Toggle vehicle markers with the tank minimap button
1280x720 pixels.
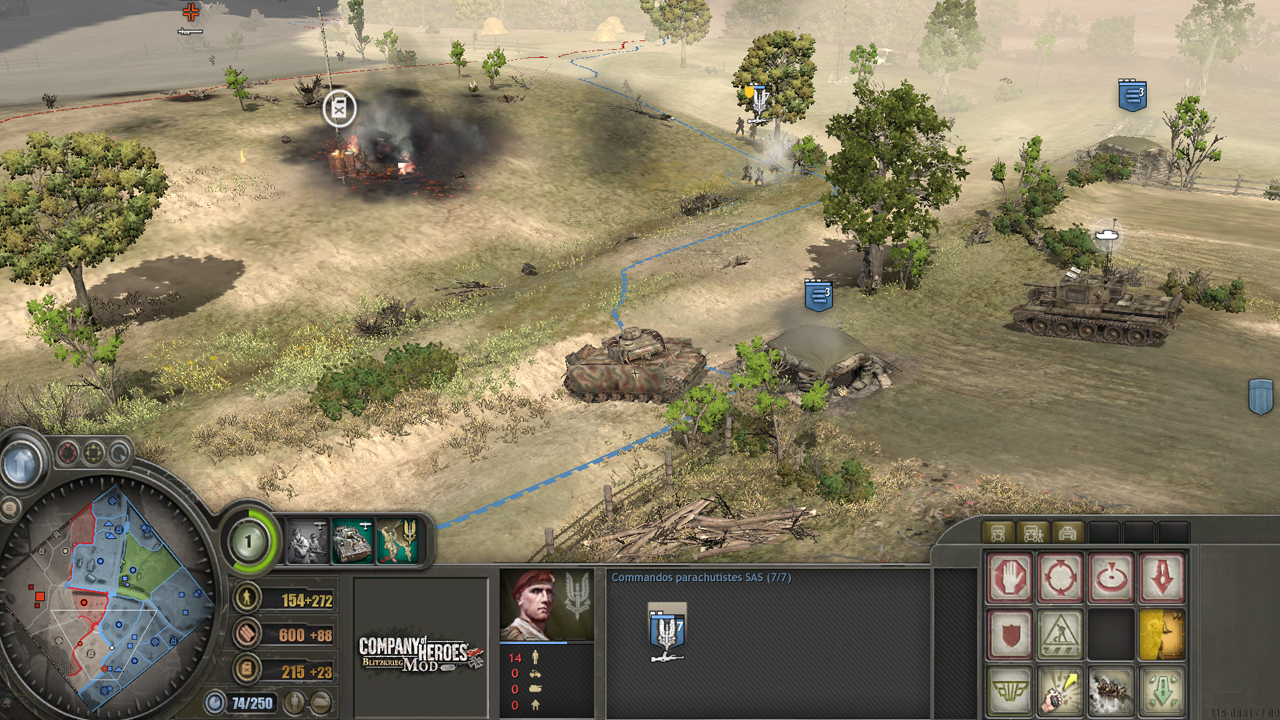click(321, 702)
